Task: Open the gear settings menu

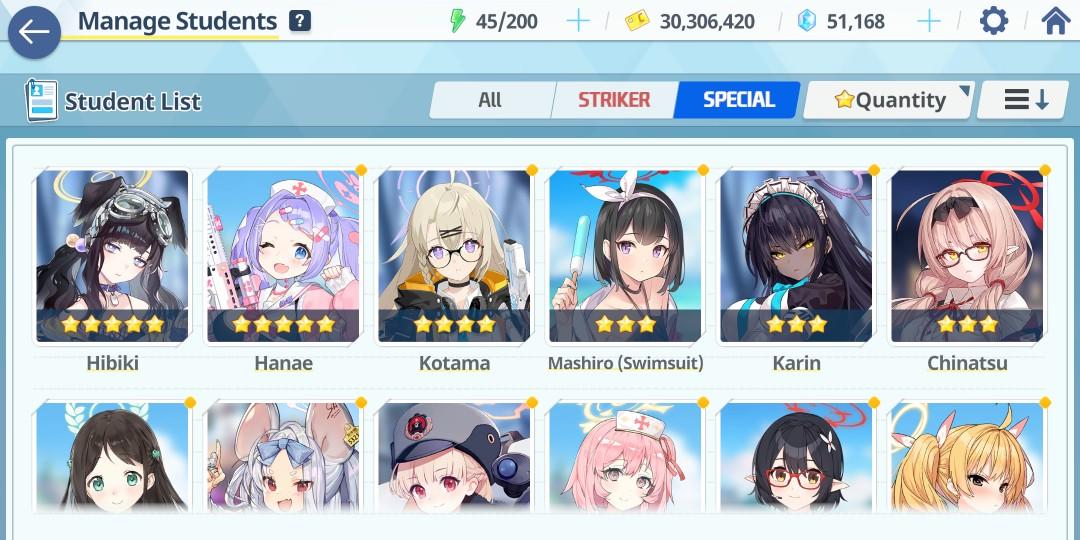Action: click(x=993, y=21)
